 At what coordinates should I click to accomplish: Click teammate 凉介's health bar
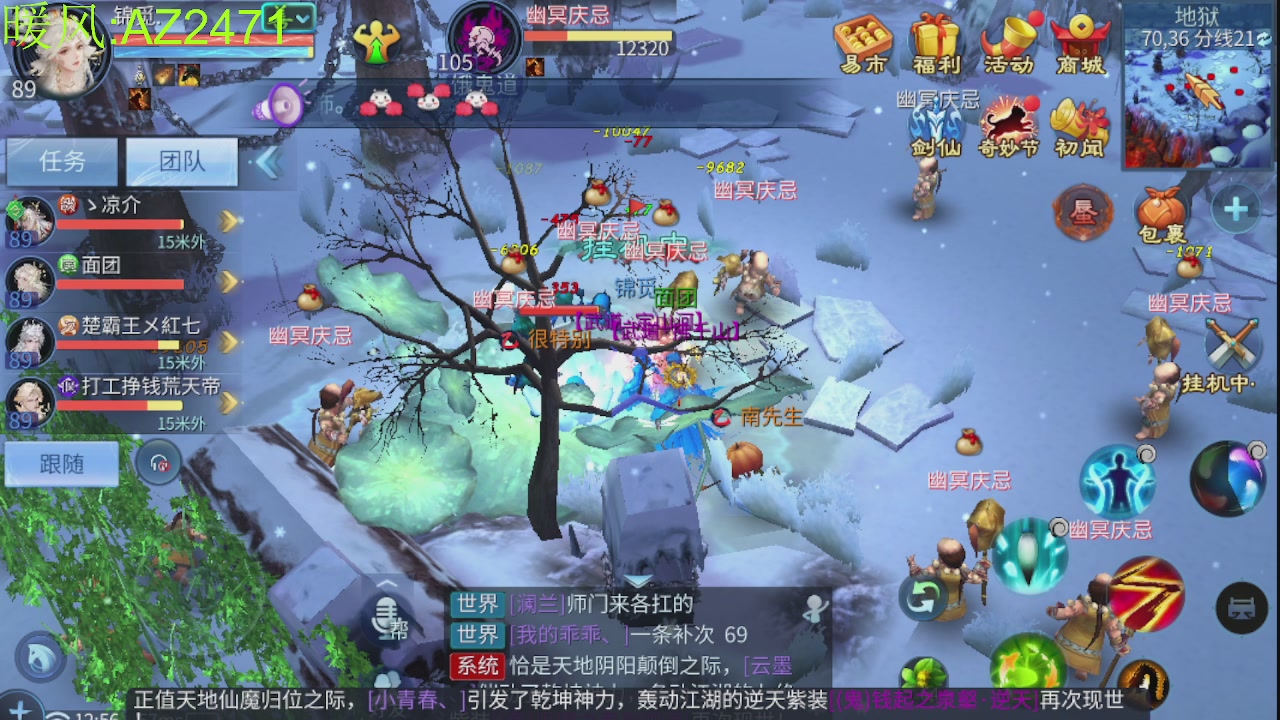click(x=120, y=222)
